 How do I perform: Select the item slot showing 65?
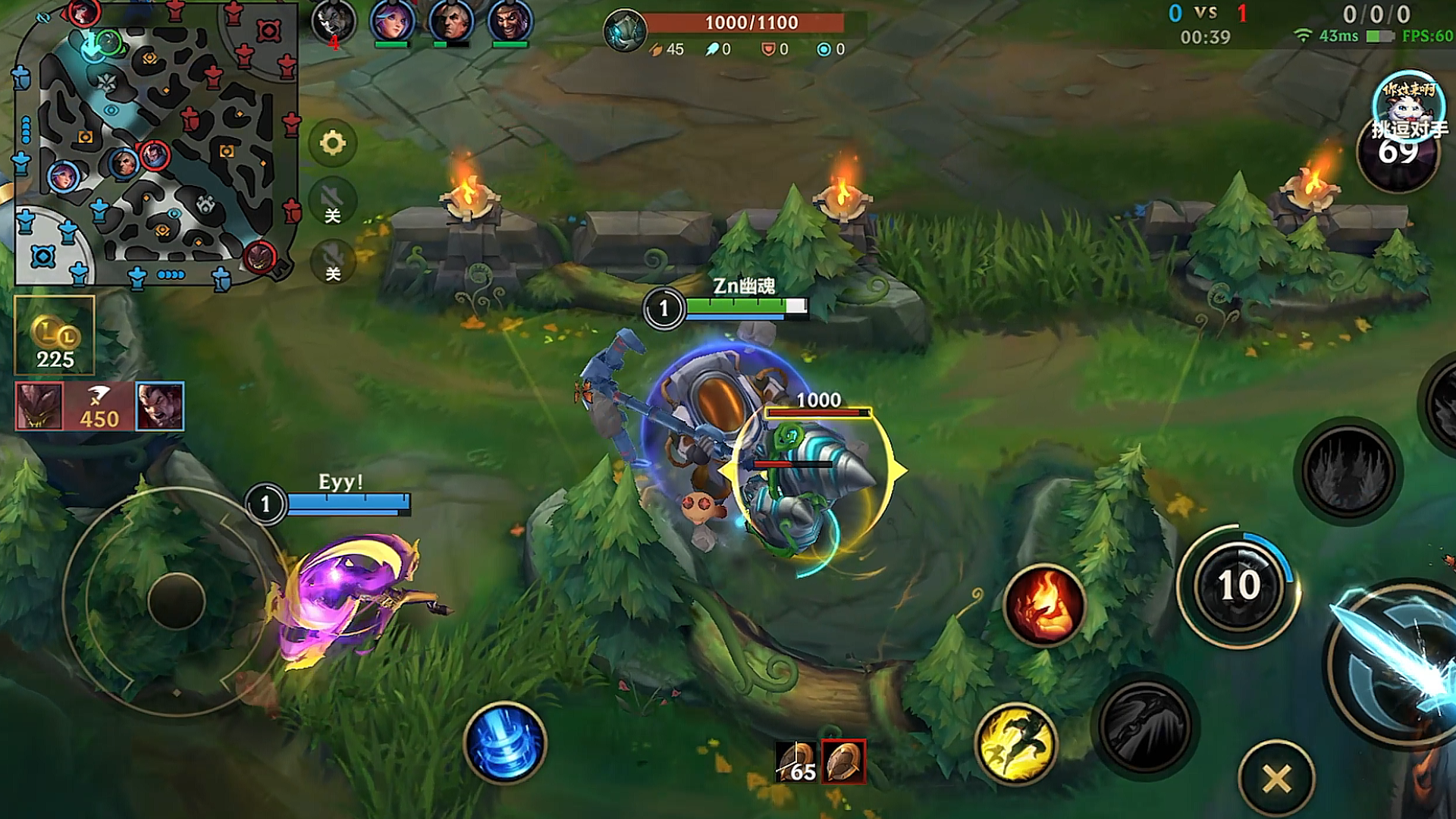tap(796, 761)
